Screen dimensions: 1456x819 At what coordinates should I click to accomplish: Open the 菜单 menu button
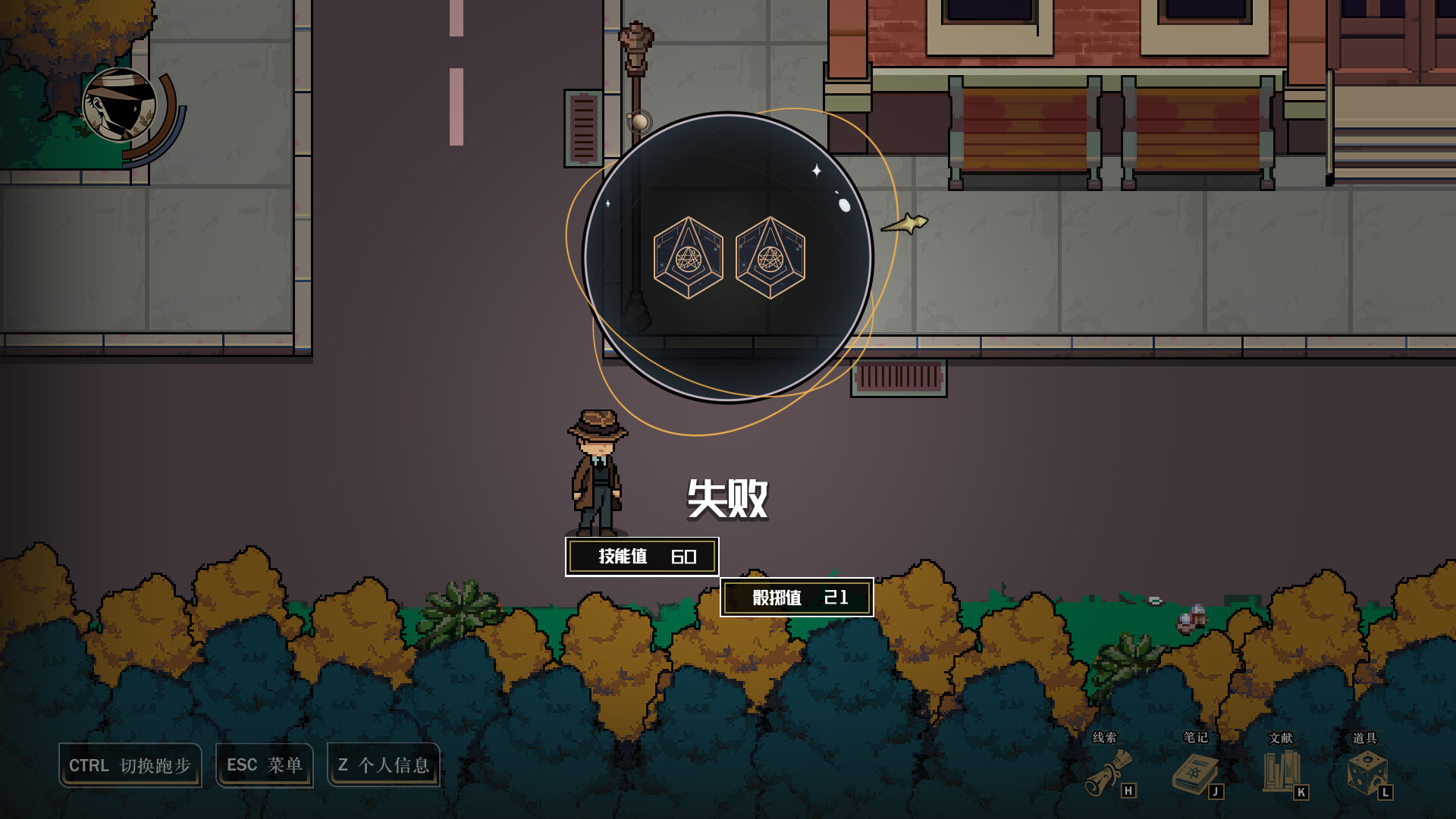point(264,765)
